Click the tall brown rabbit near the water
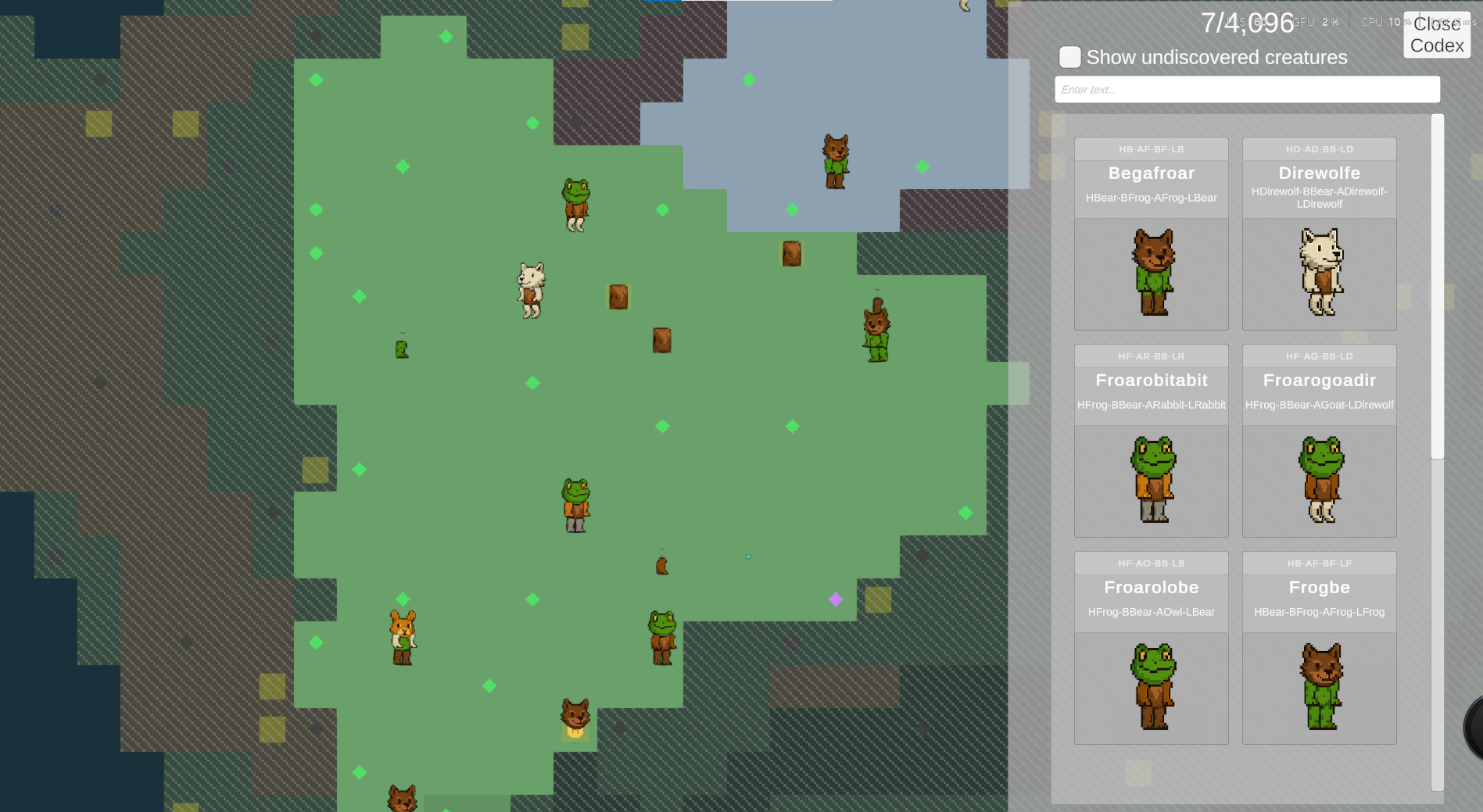Viewport: 1483px width, 812px height. coord(875,332)
